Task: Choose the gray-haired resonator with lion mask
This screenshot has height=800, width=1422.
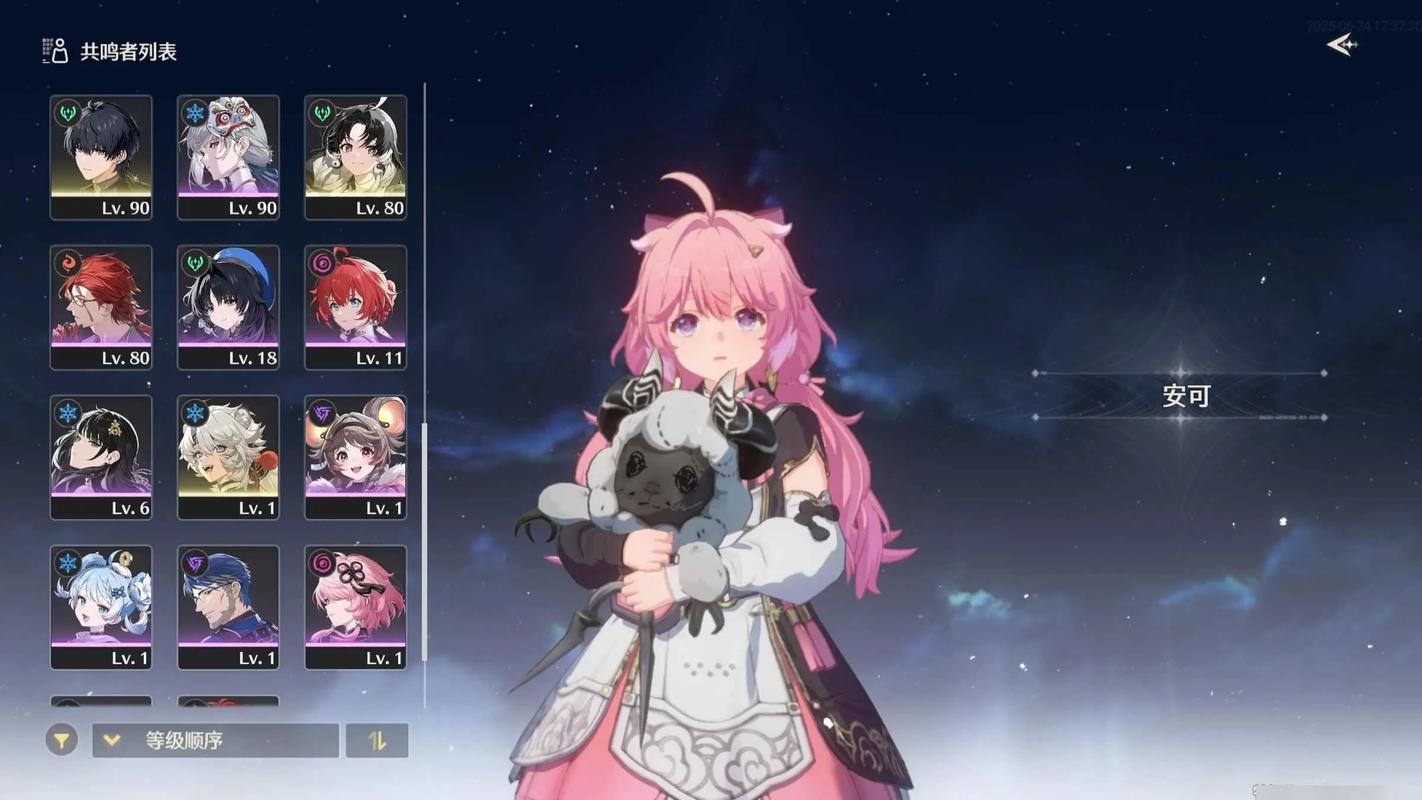Action: tap(228, 157)
